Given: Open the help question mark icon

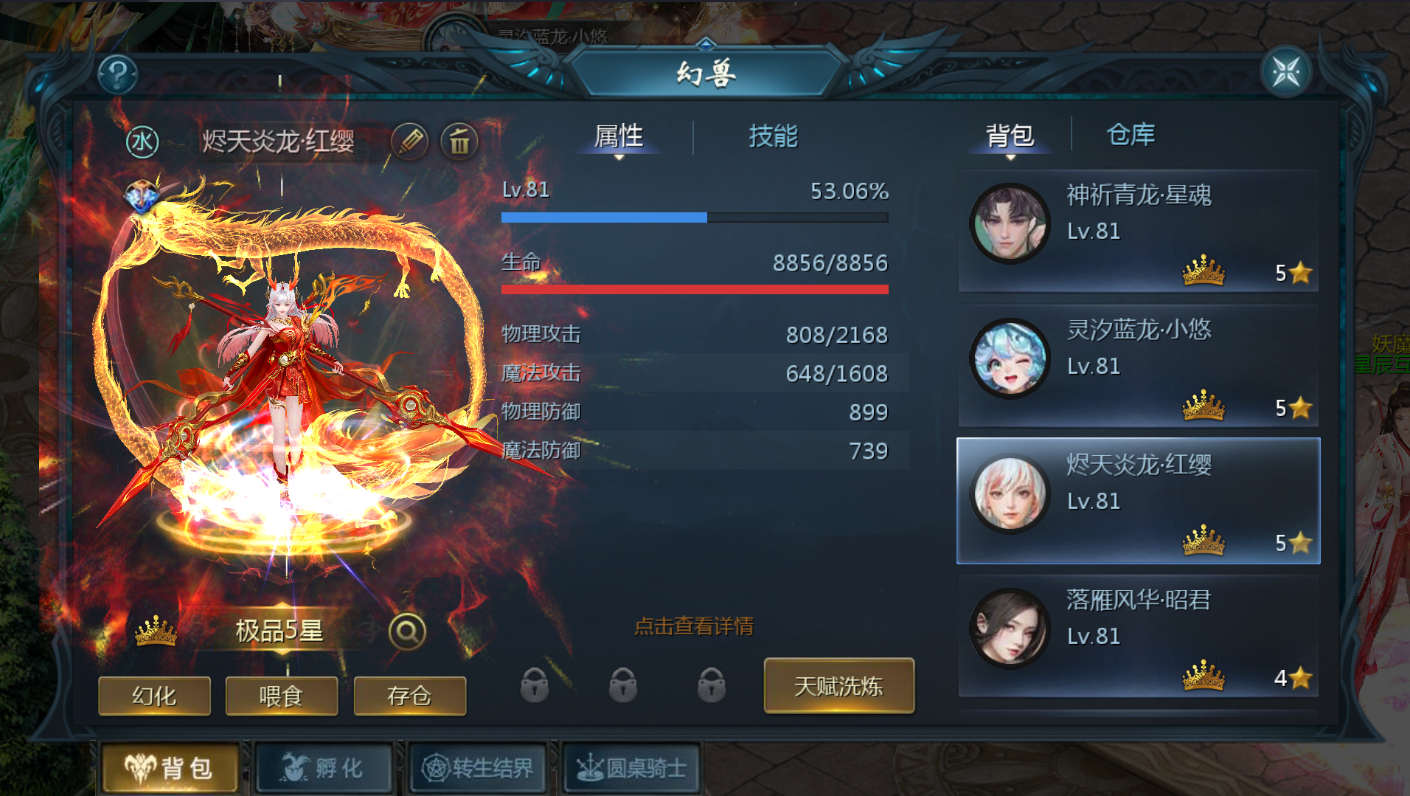Looking at the screenshot, I should pos(117,73).
